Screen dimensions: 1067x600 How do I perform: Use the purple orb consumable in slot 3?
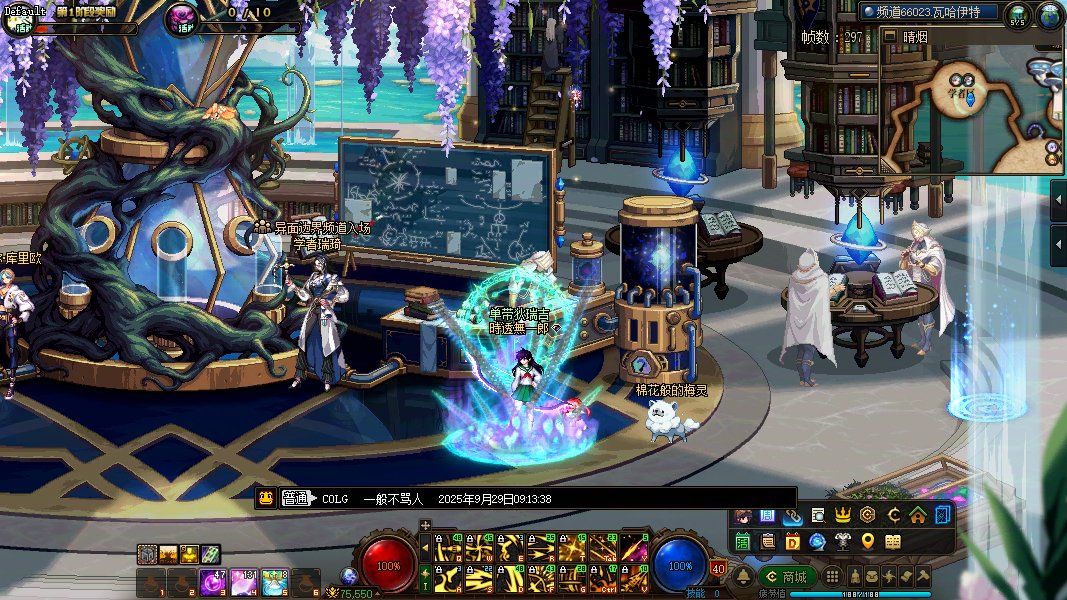pos(212,582)
